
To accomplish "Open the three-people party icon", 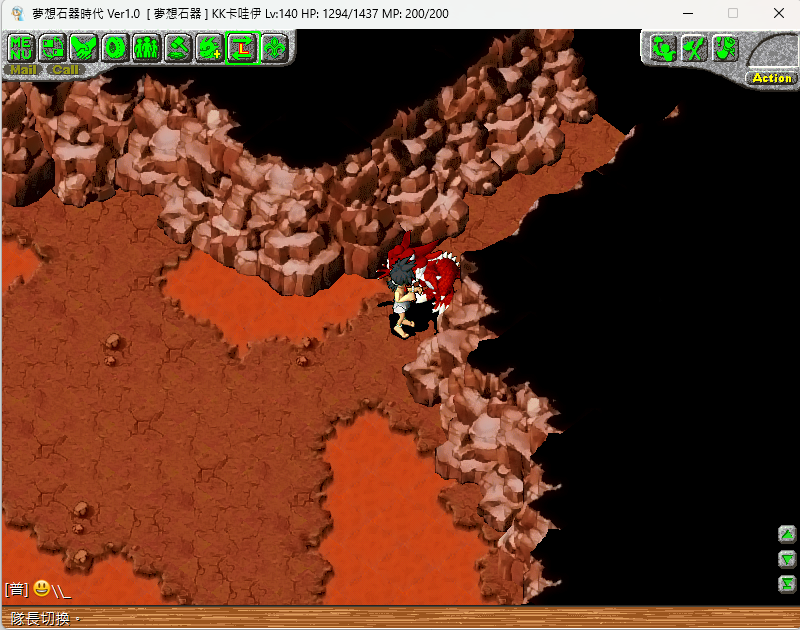I will (x=146, y=47).
